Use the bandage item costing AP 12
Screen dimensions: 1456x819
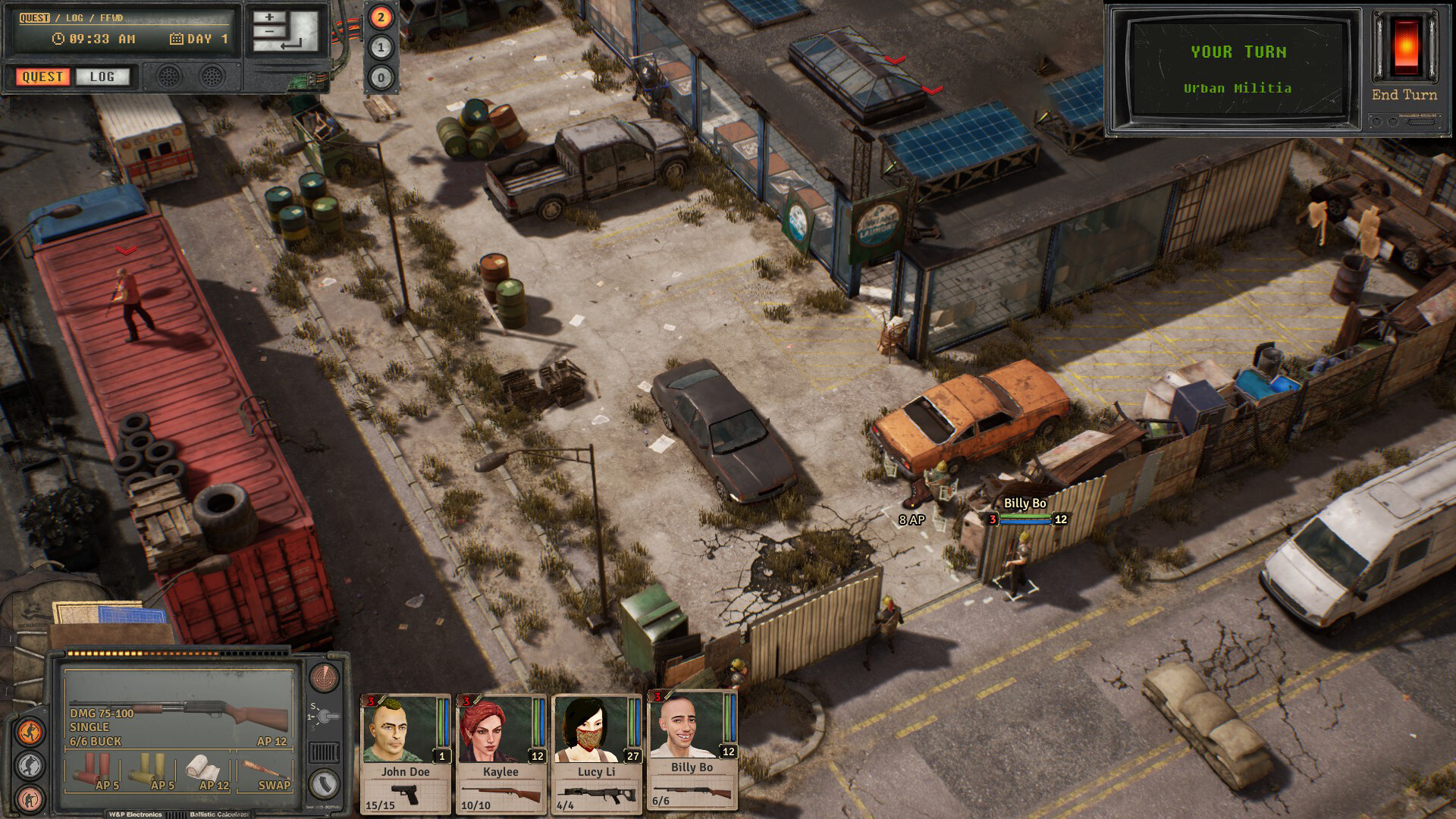pyautogui.click(x=202, y=768)
